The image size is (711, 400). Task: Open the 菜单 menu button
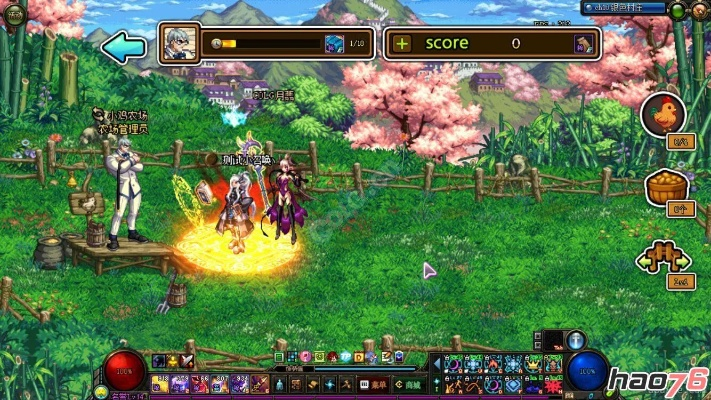[x=375, y=384]
